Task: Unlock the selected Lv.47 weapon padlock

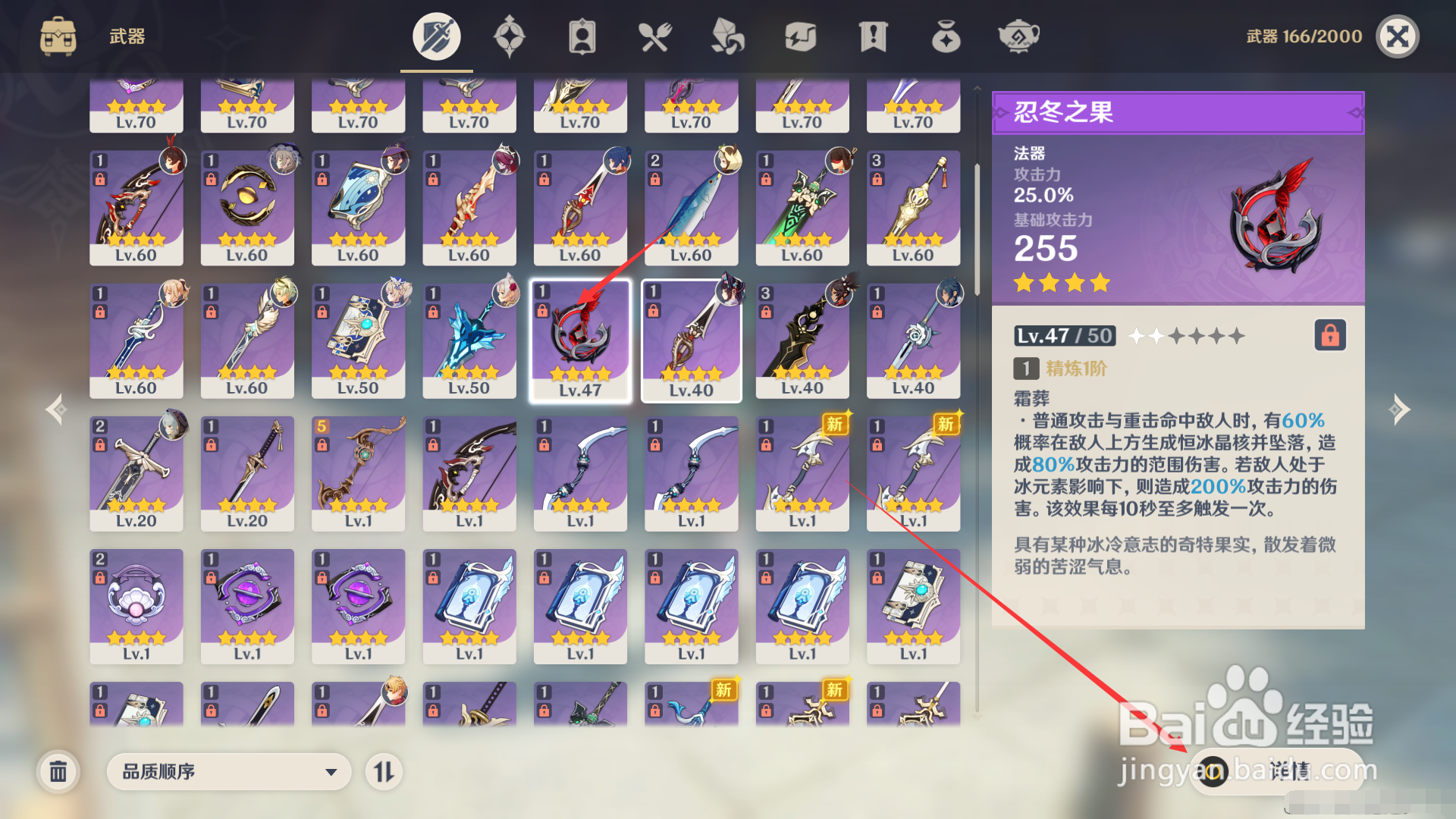Action: coord(543,311)
